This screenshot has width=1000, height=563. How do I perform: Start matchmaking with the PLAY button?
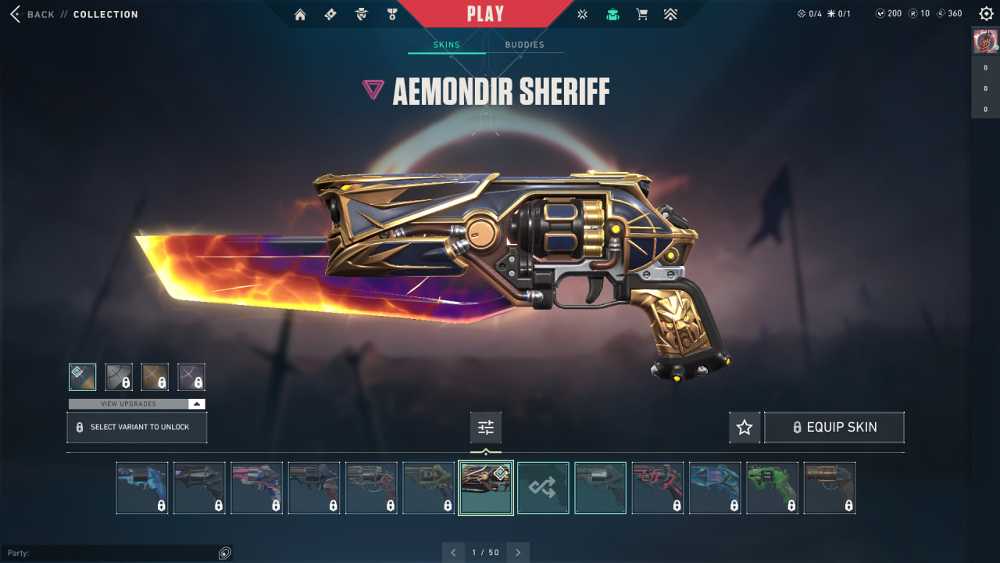tap(485, 14)
